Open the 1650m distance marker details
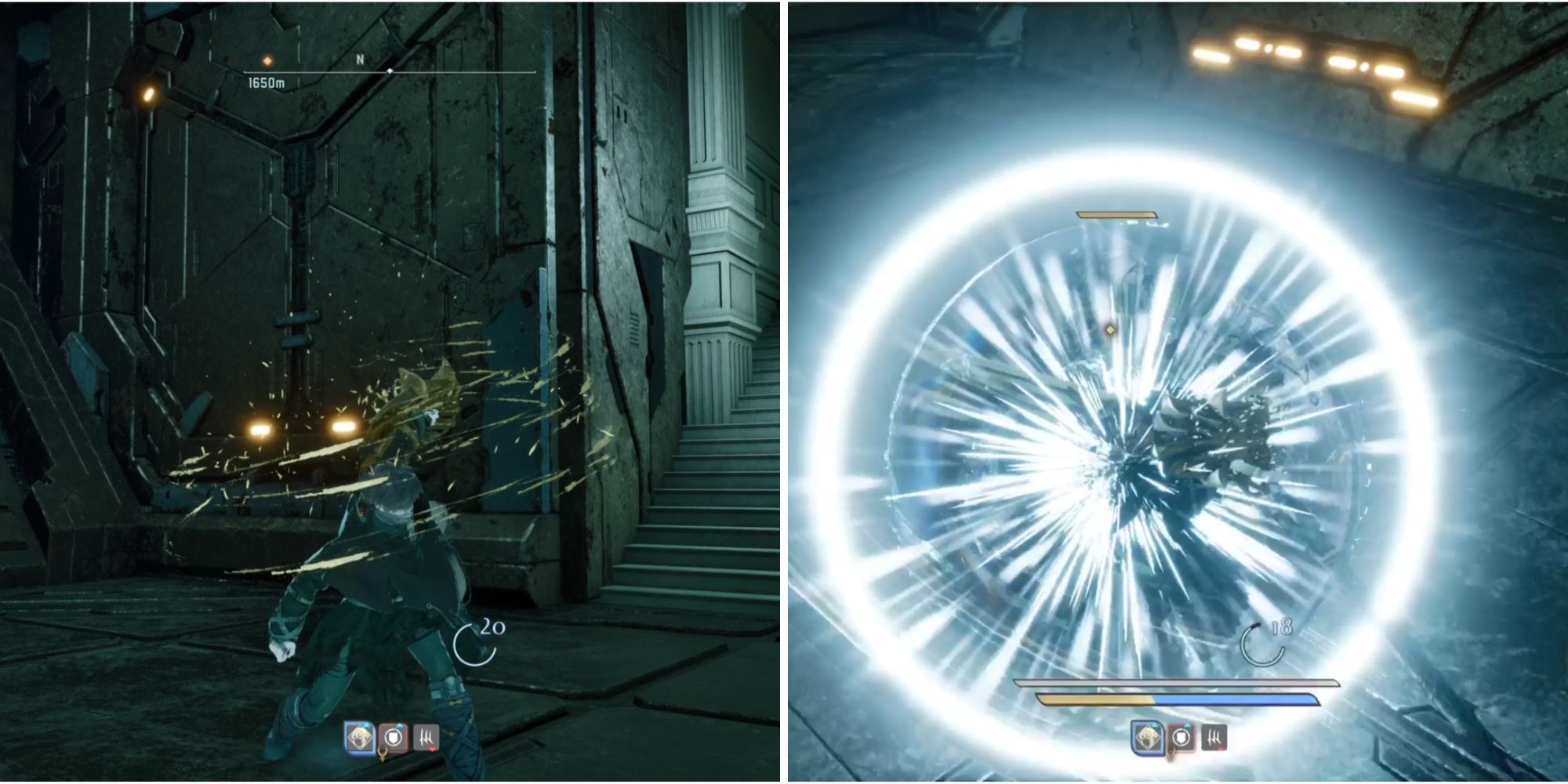Viewport: 1568px width, 784px height. click(266, 82)
